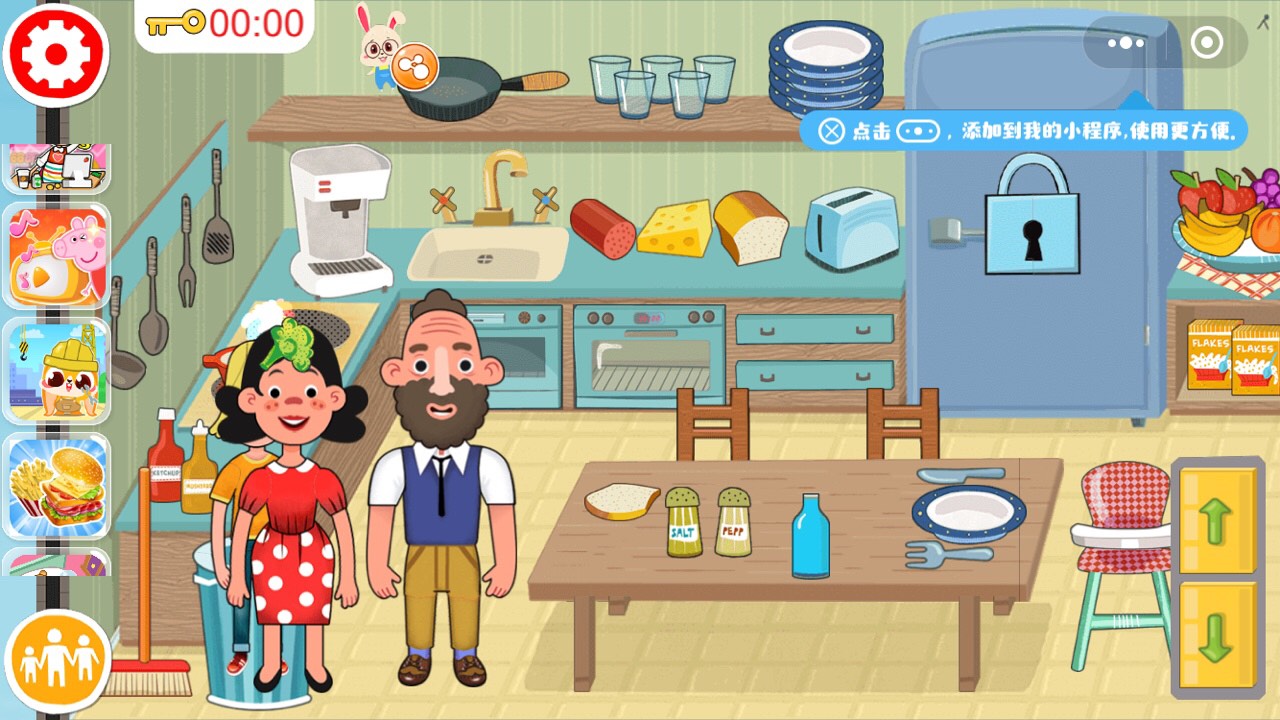This screenshot has width=1280, height=720.
Task: Click the orange share icon
Action: (408, 67)
